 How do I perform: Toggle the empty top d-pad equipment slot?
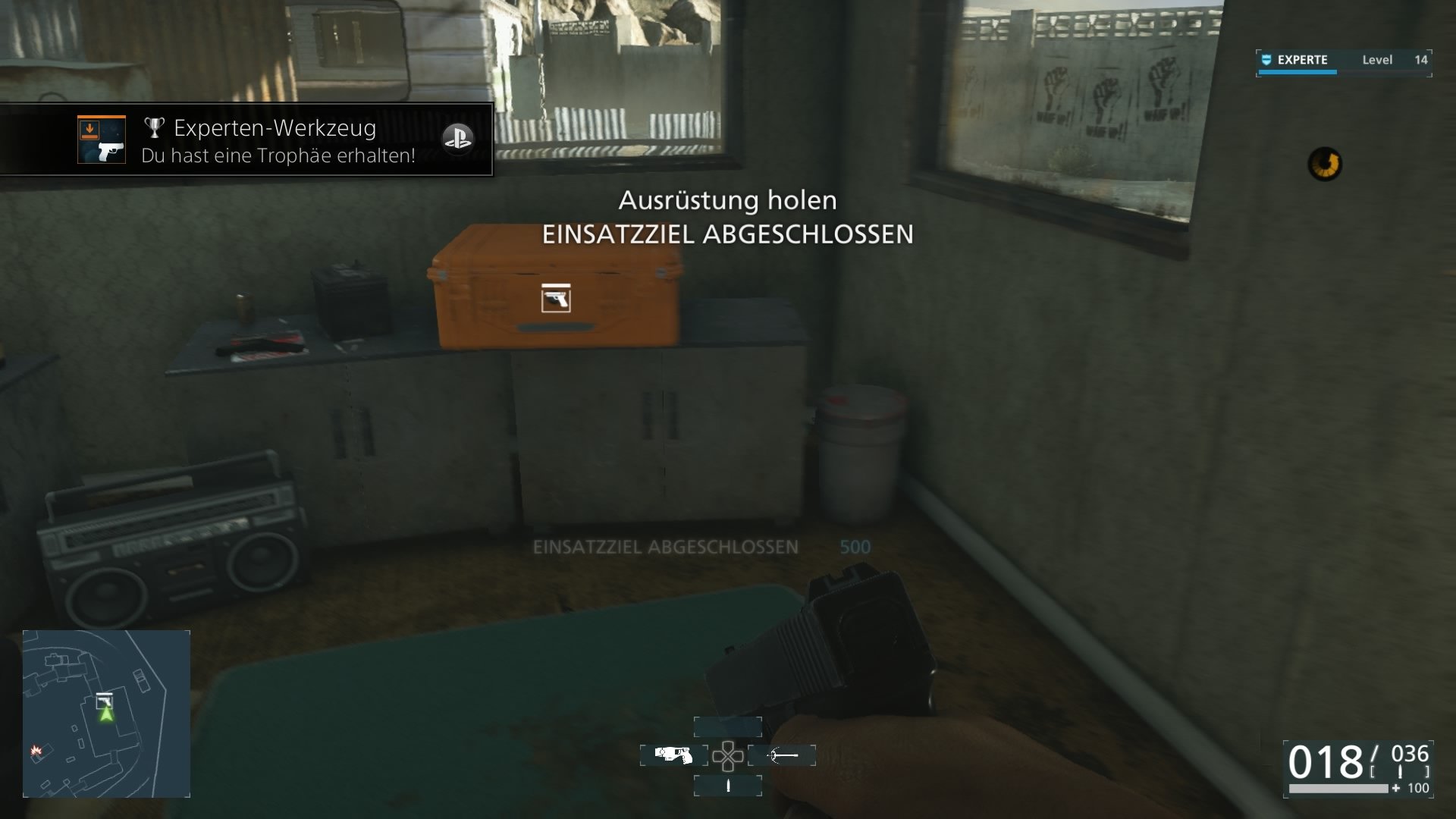pos(726,726)
